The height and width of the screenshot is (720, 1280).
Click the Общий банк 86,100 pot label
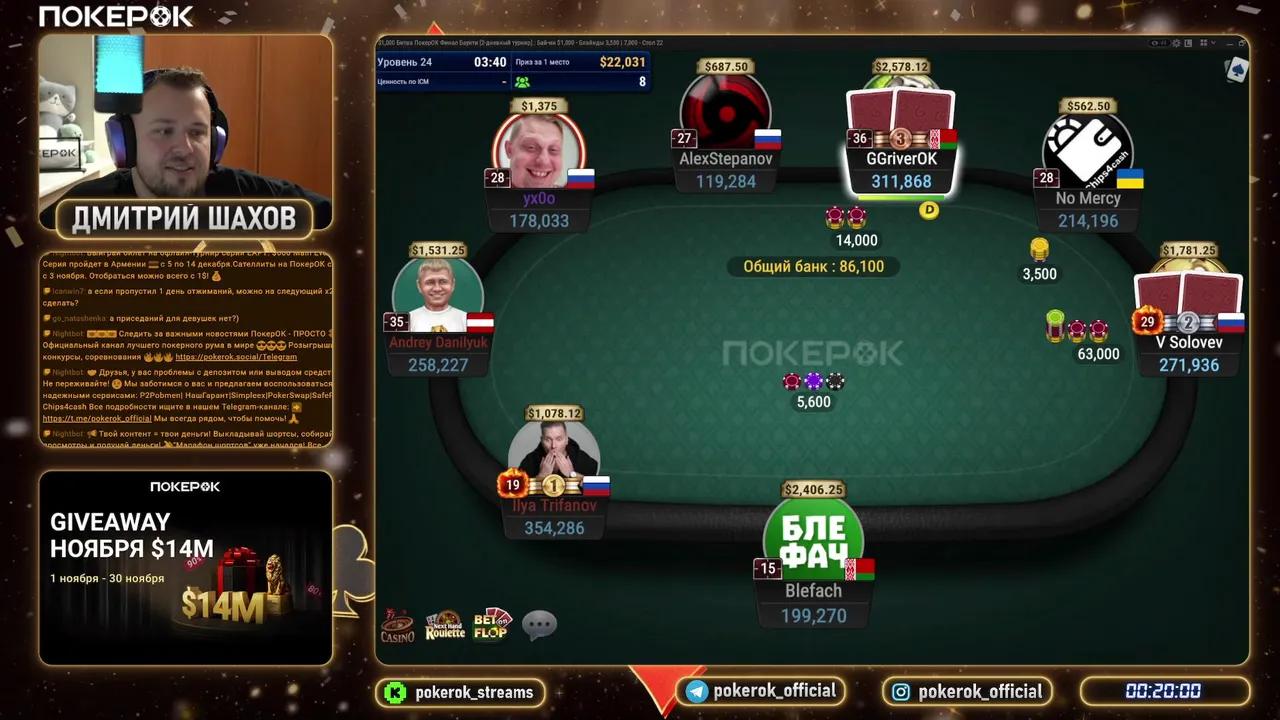tap(816, 267)
